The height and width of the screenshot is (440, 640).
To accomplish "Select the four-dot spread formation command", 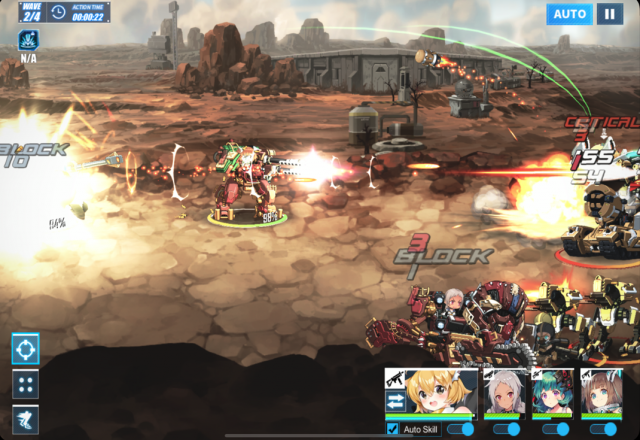I will pyautogui.click(x=25, y=384).
